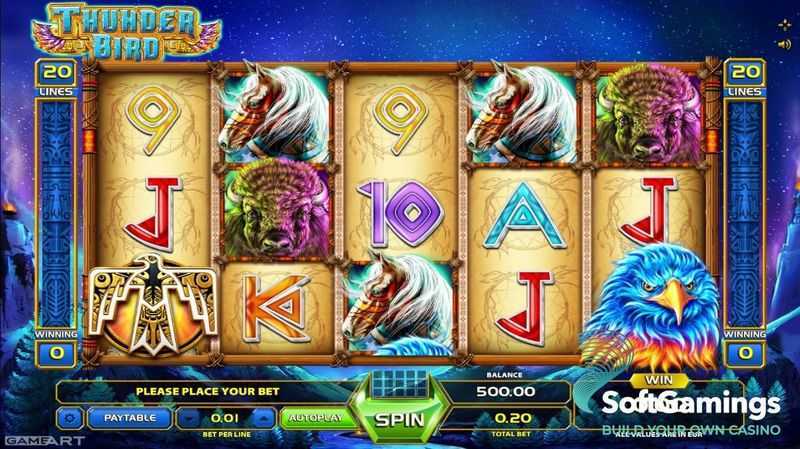
Task: Decrease the bet per line
Action: point(189,416)
